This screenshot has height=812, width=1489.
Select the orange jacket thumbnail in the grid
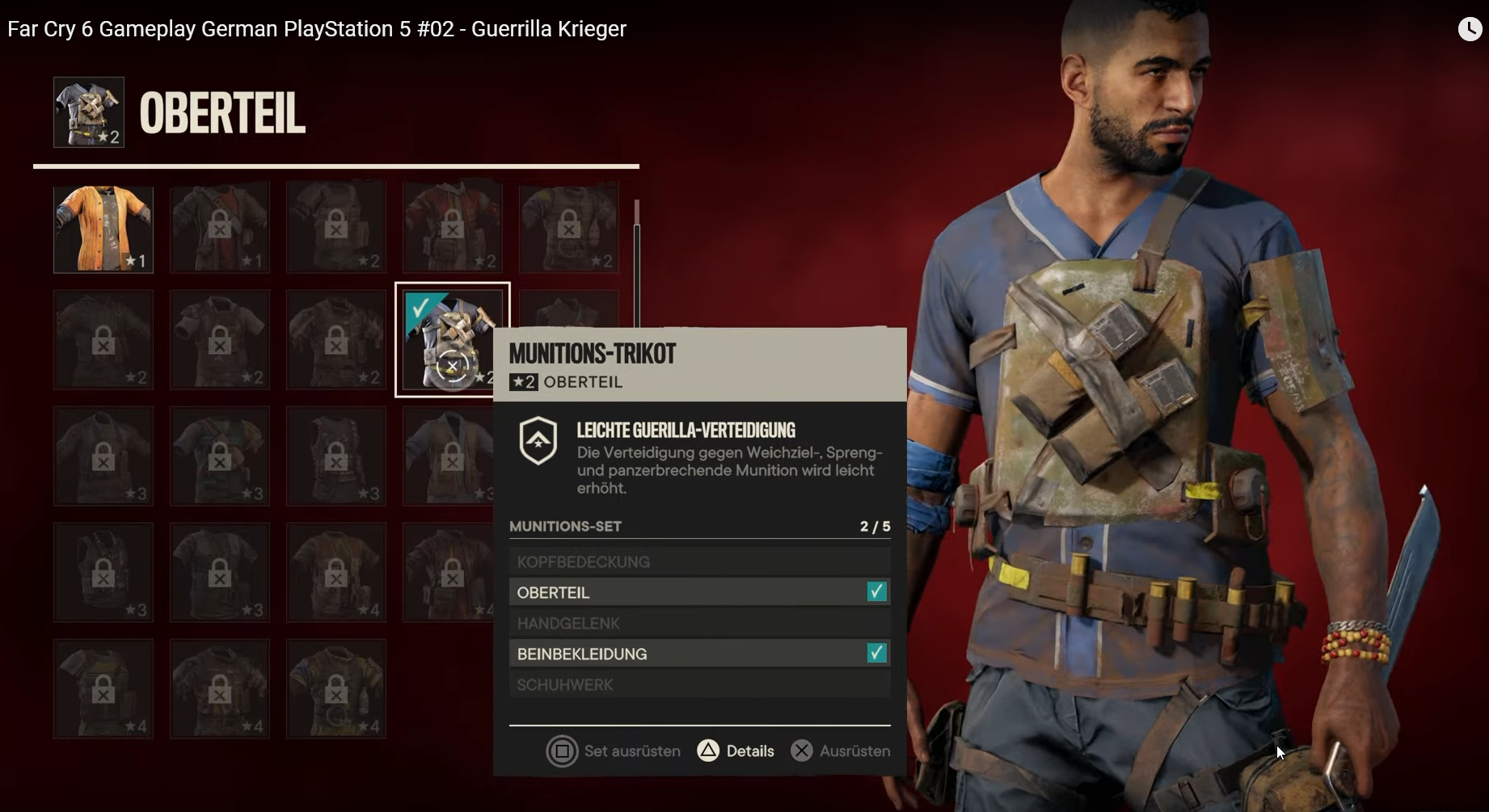103,229
